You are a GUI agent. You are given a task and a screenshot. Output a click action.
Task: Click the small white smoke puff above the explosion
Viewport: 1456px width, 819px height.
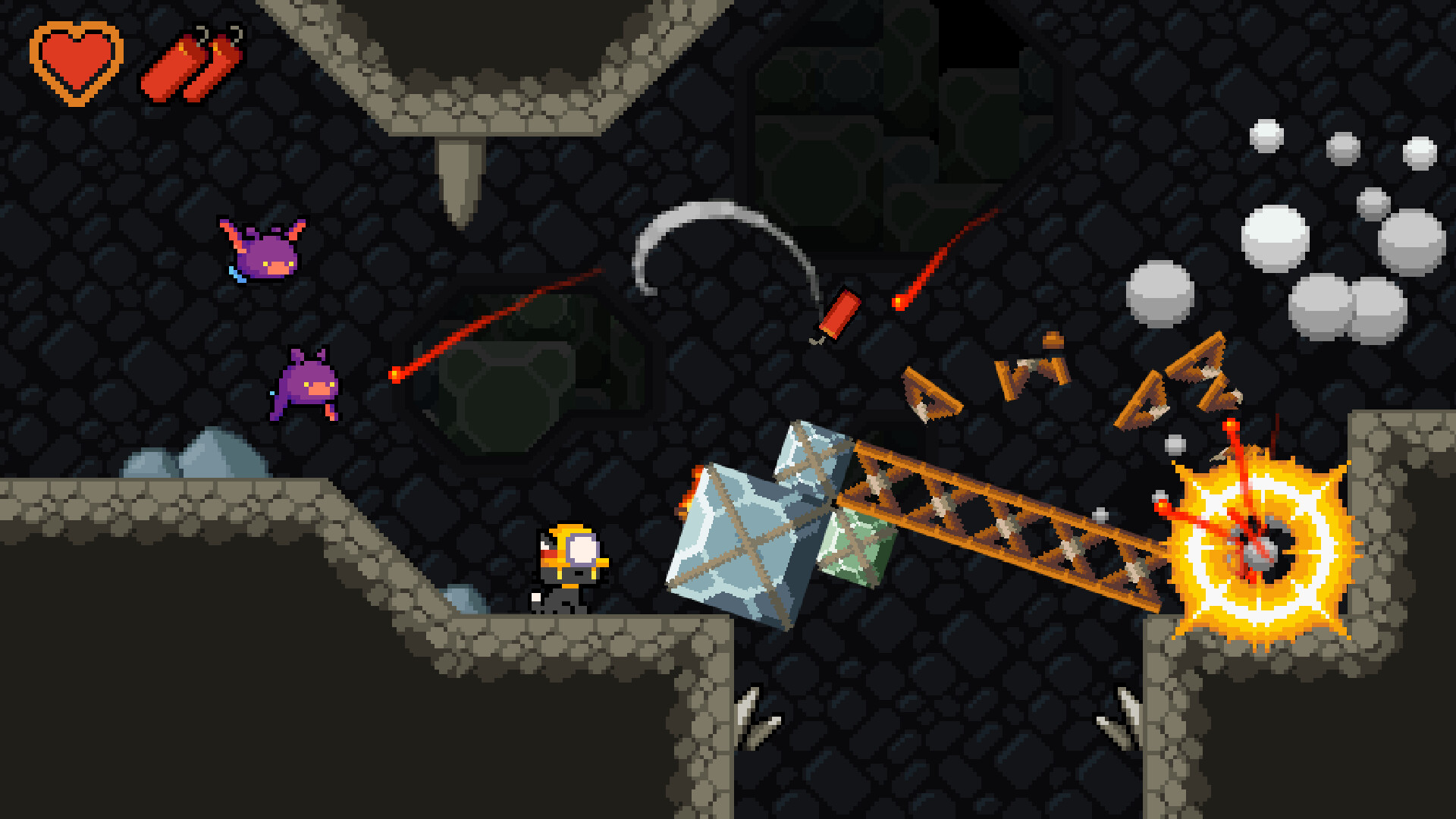click(1175, 444)
